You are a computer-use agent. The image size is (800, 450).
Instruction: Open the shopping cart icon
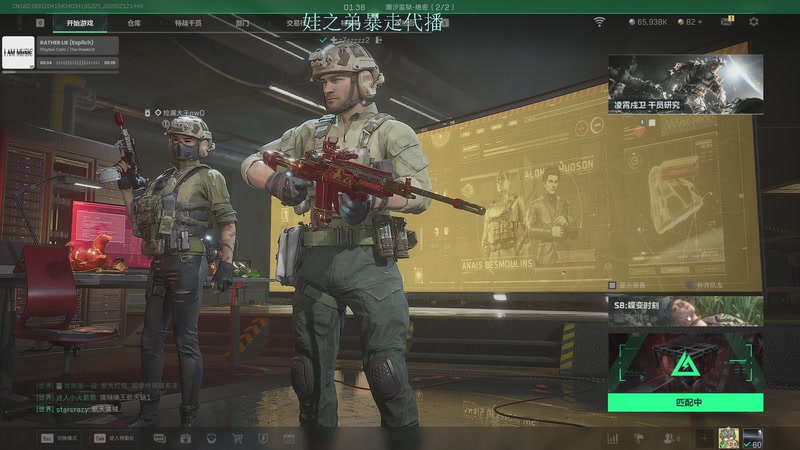[237, 438]
